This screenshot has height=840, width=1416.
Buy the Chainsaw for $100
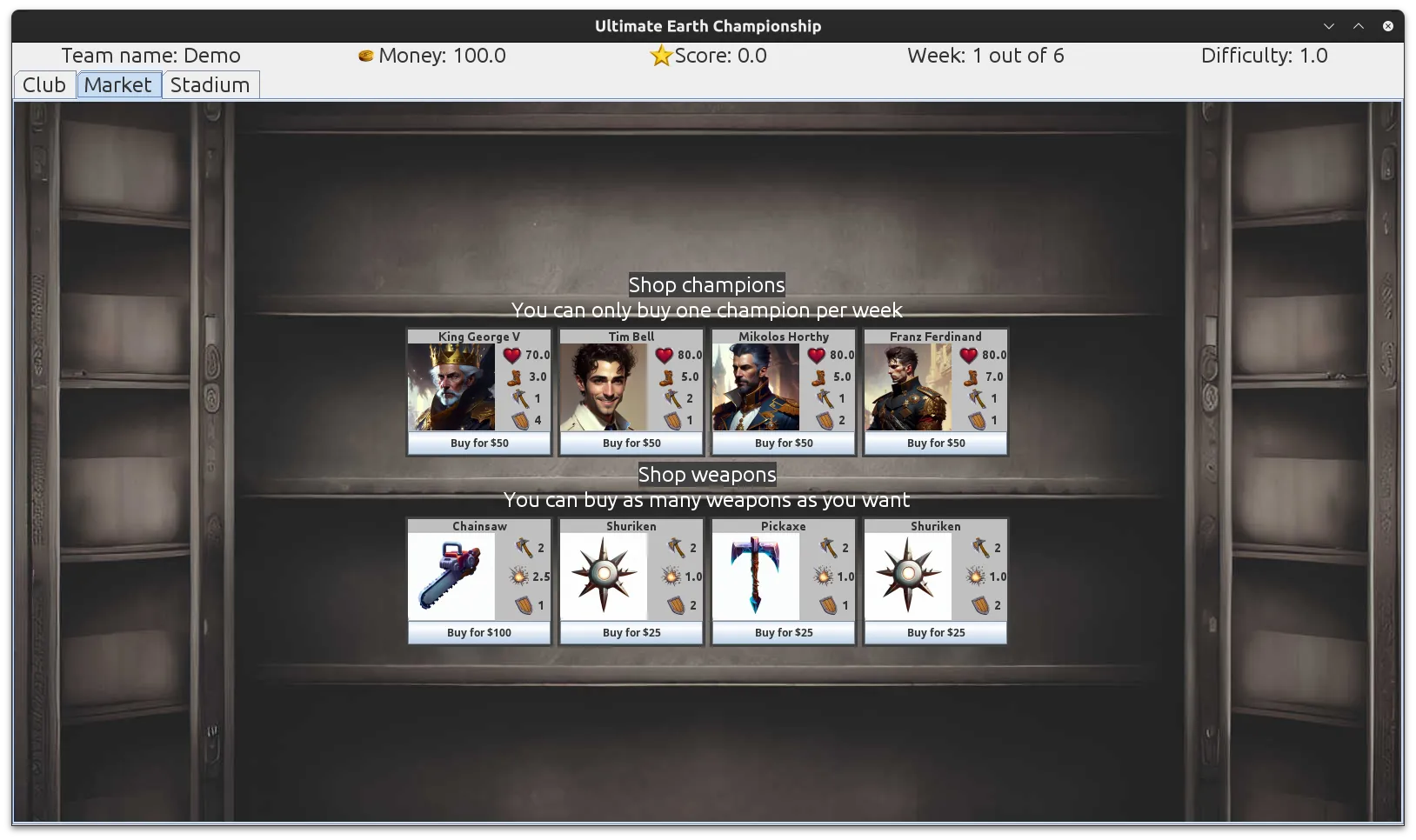coord(478,632)
